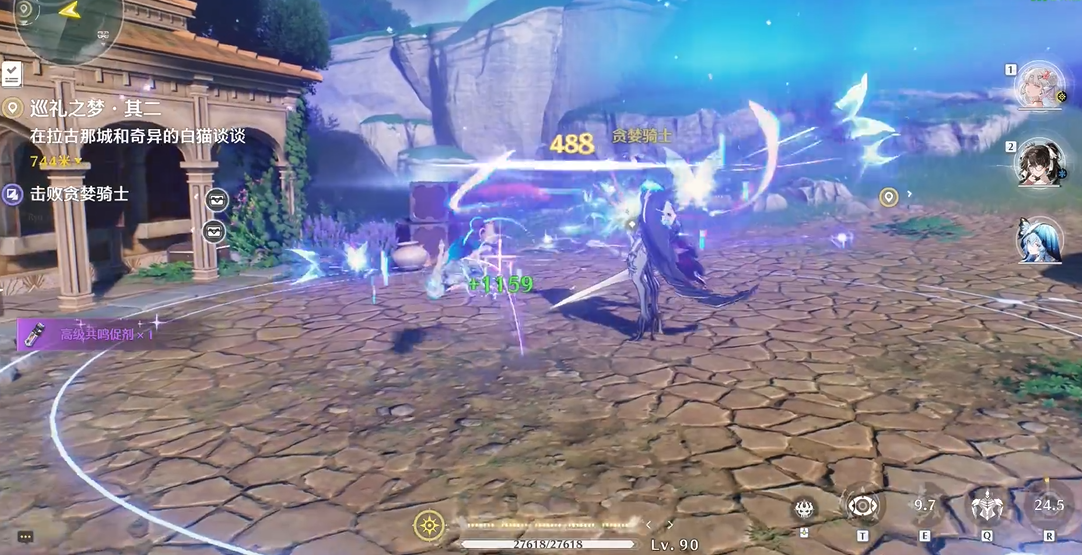
Task: Click the 高级共鸣促剂 item pickup notification
Action: pyautogui.click(x=92, y=333)
